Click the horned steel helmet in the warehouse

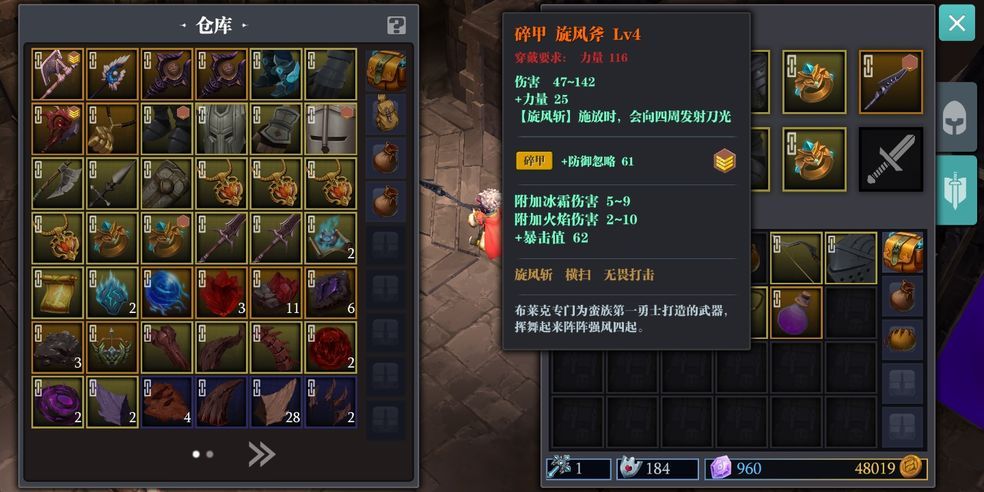(x=221, y=128)
